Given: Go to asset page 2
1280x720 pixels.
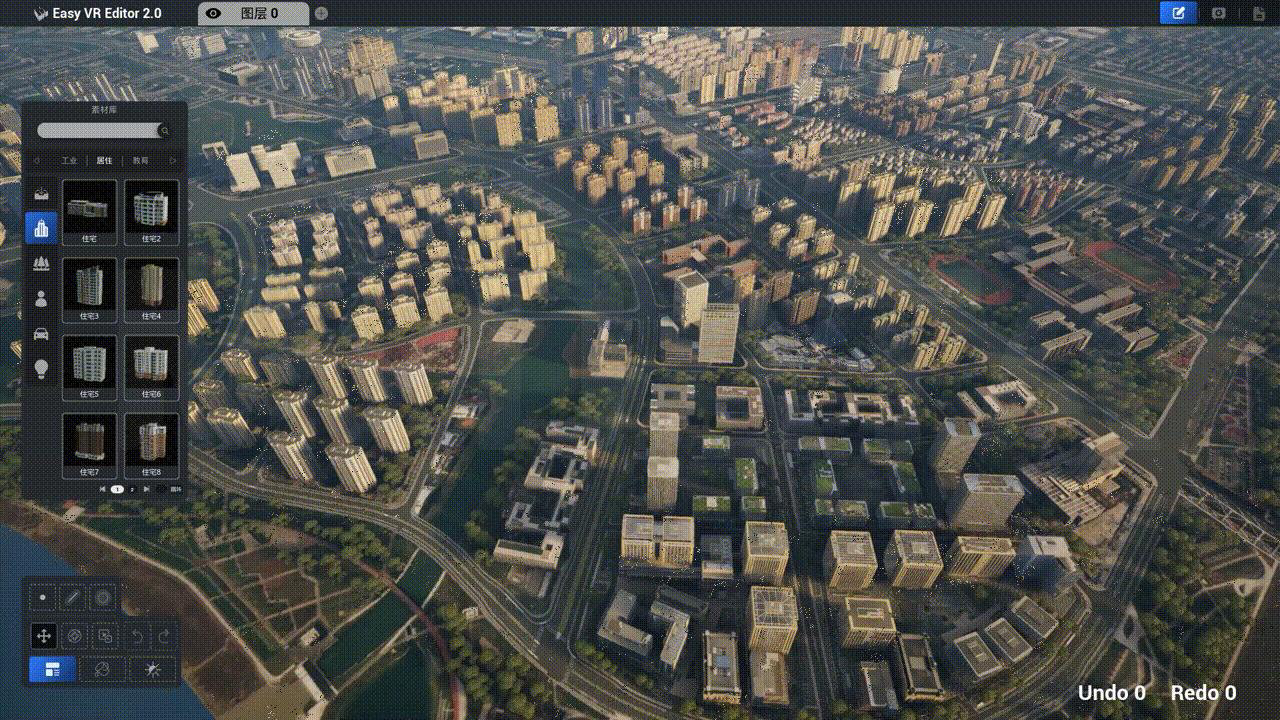Looking at the screenshot, I should 132,489.
